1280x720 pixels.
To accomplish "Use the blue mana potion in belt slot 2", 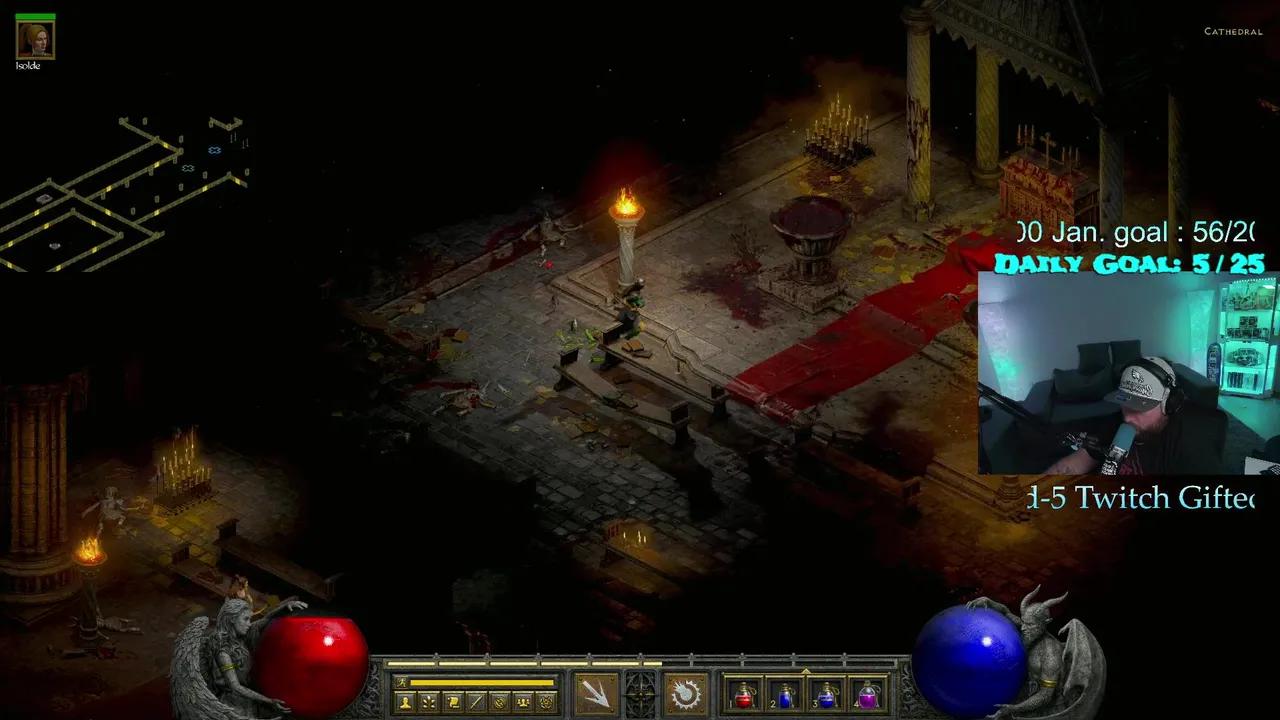I will click(x=785, y=695).
